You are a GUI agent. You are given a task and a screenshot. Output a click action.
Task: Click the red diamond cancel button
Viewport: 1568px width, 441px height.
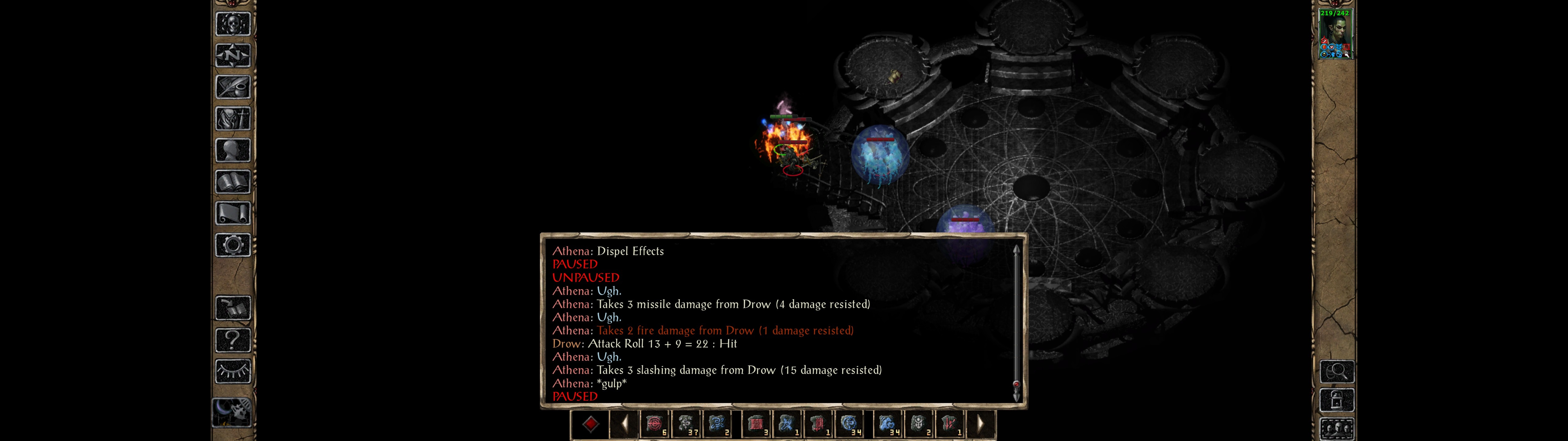click(590, 424)
